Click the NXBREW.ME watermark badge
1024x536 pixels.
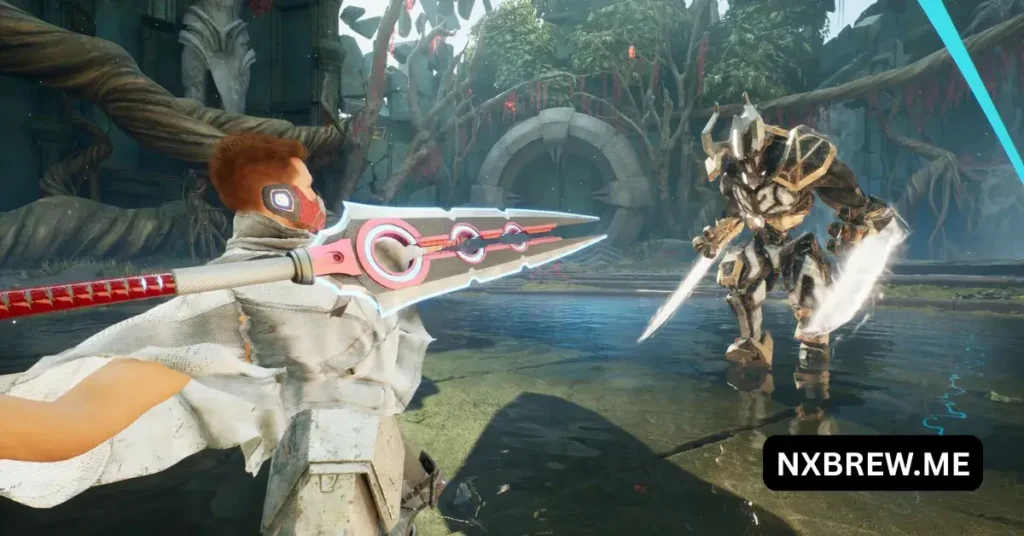[x=872, y=463]
